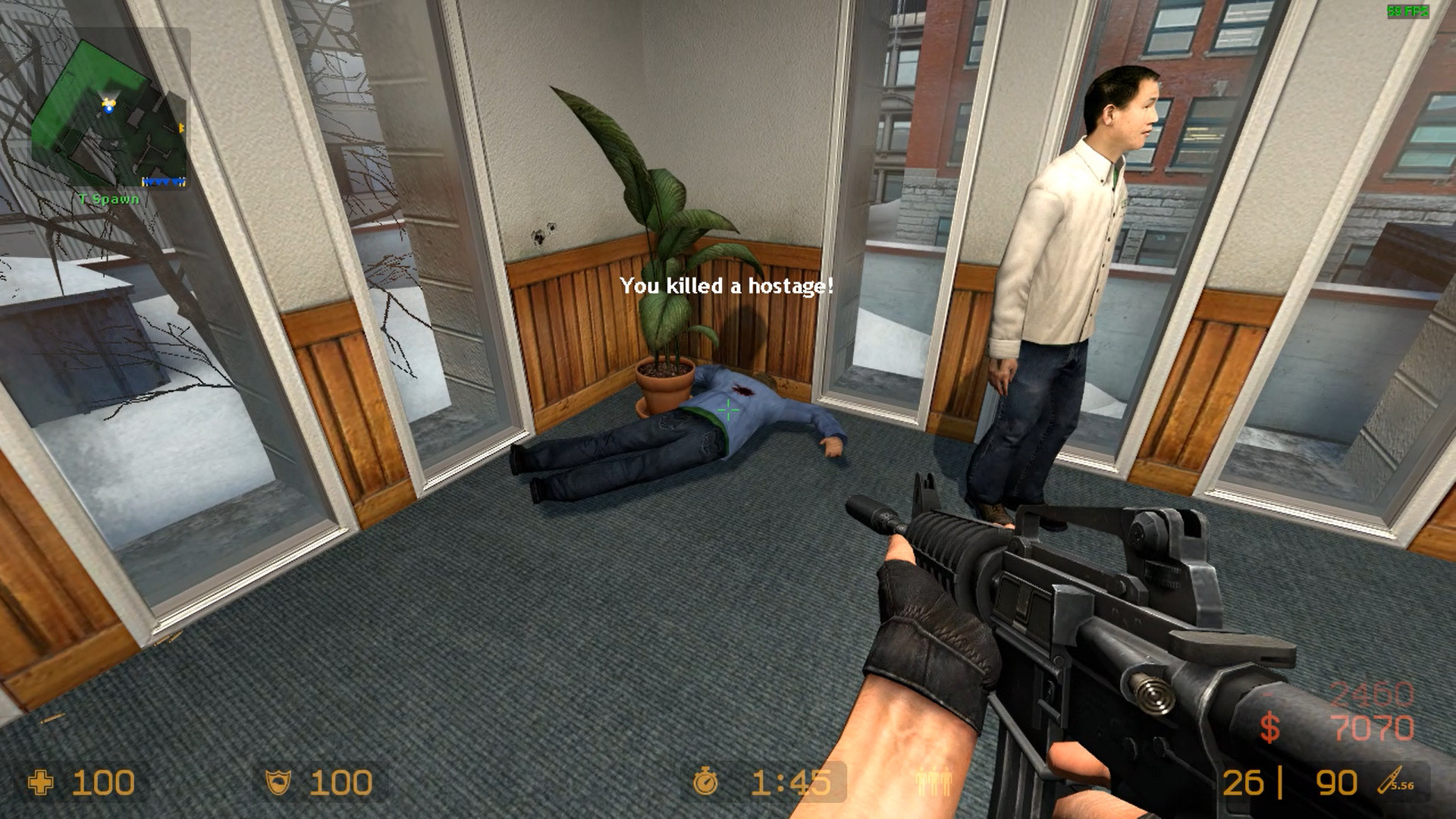
Task: Dismiss the You killed a hostage notification
Action: pos(726,287)
